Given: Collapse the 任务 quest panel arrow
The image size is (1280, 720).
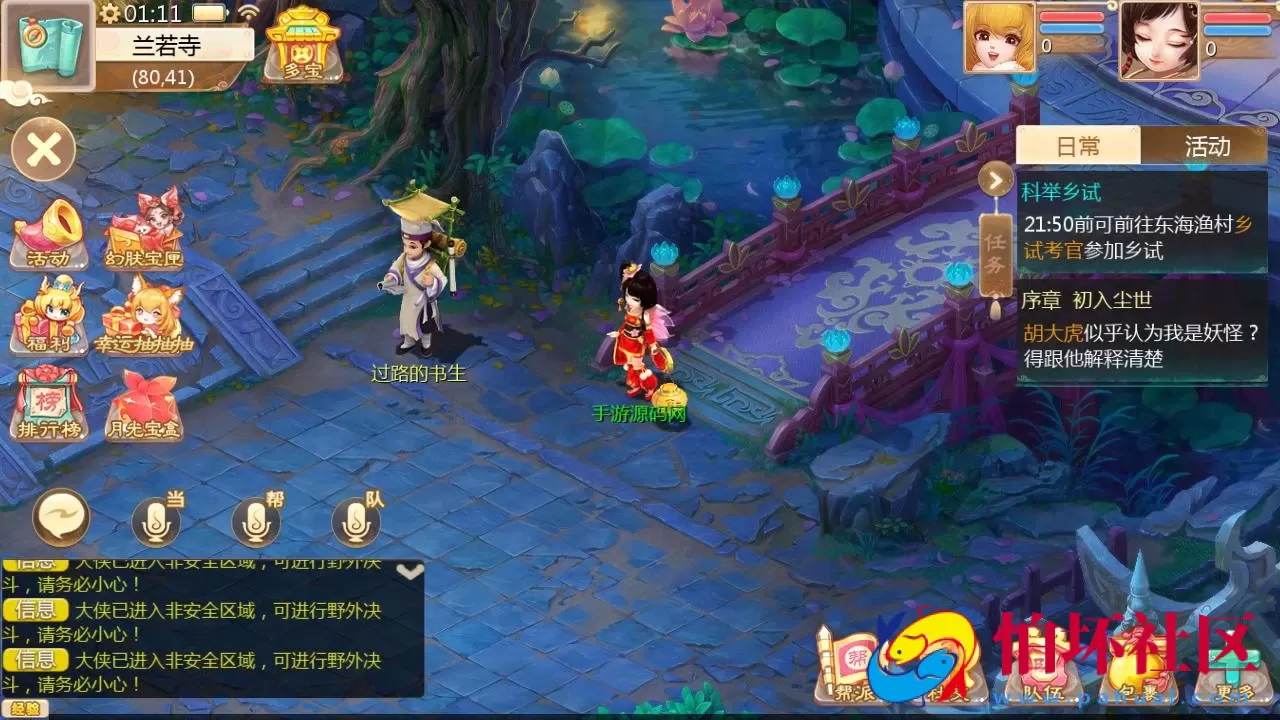Looking at the screenshot, I should coord(993,180).
